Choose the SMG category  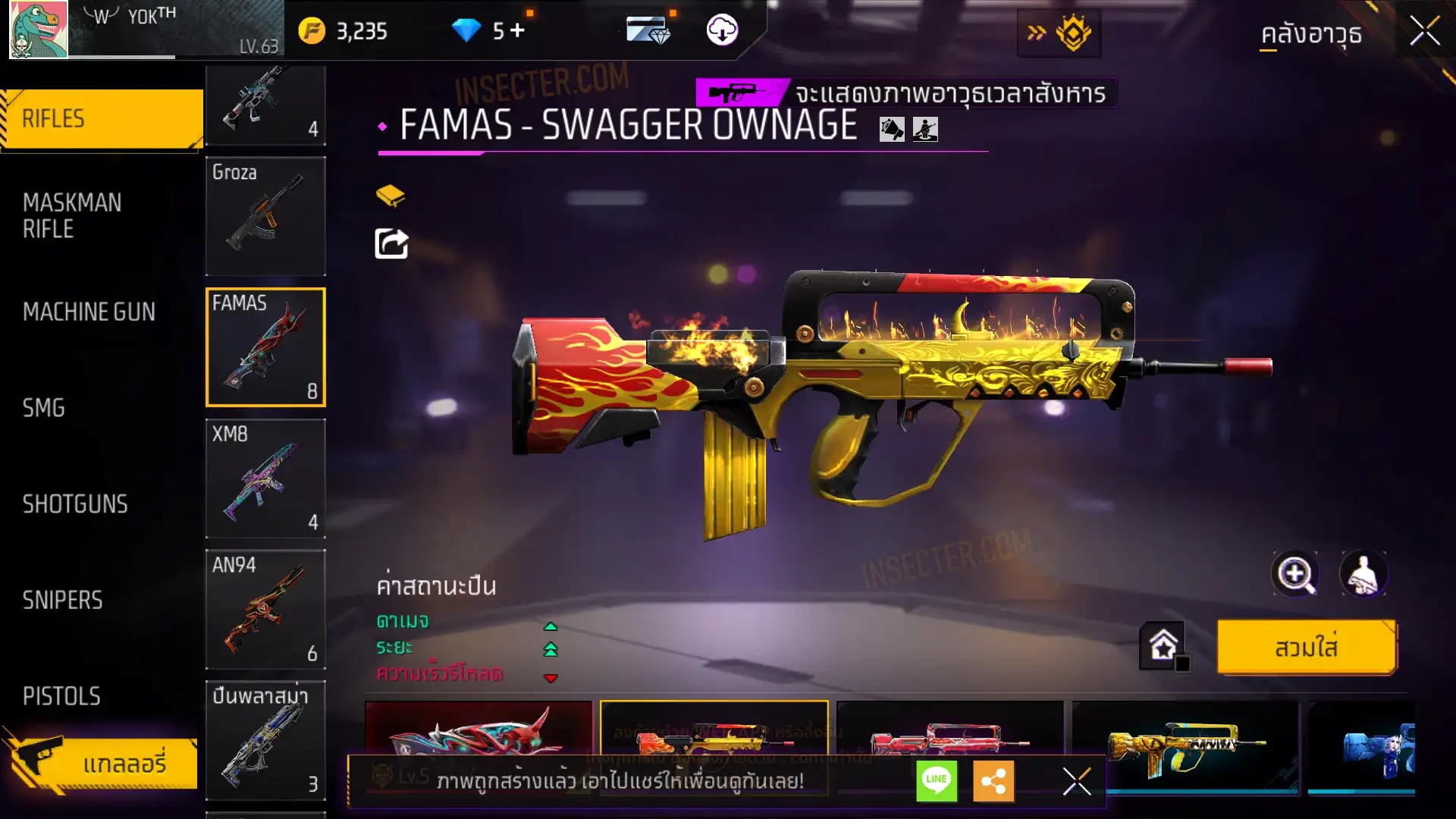[x=44, y=408]
